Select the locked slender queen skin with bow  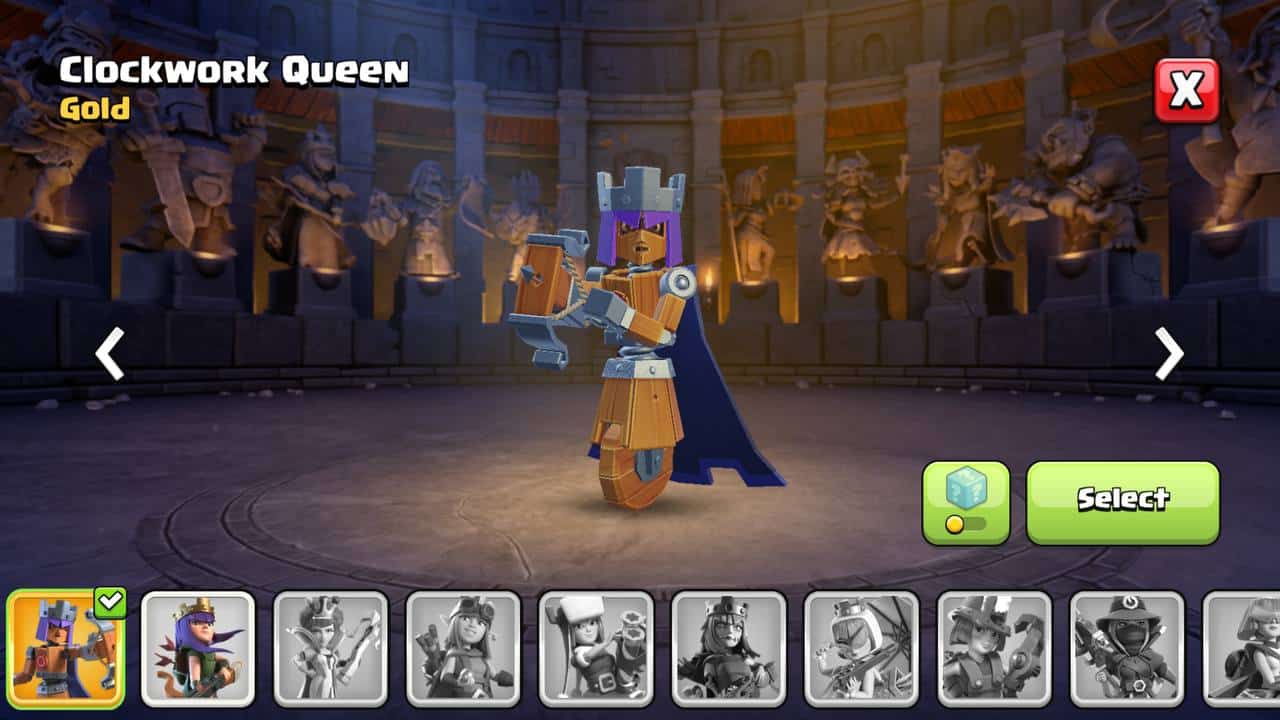coord(331,648)
